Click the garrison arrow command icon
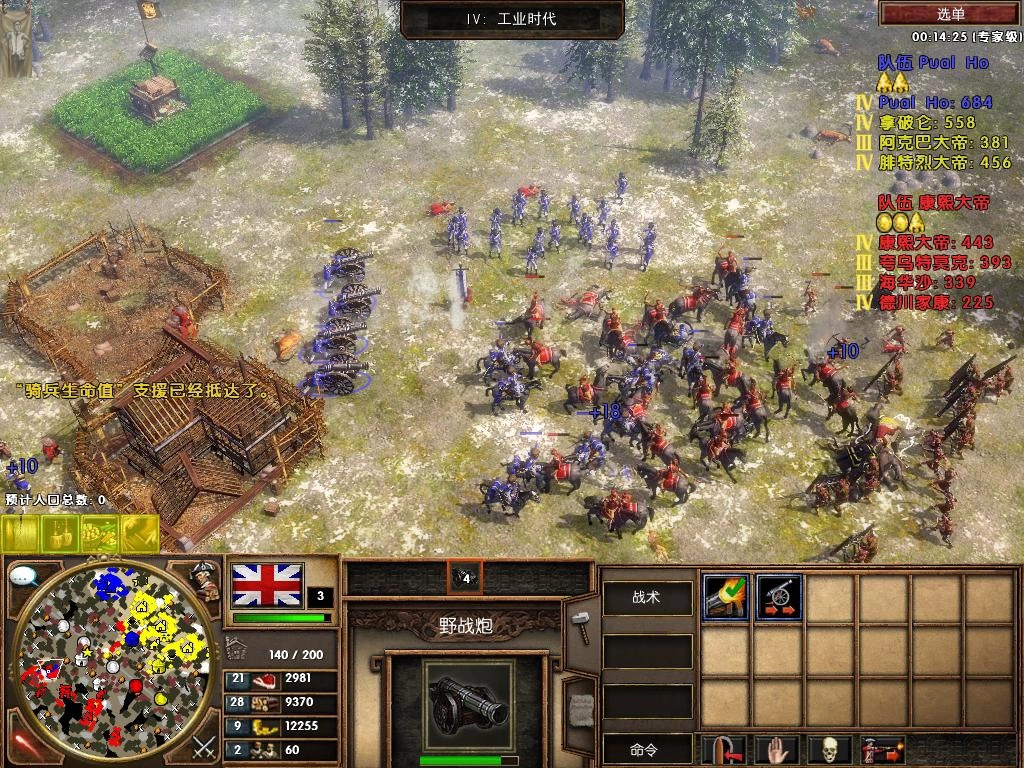 [725, 748]
